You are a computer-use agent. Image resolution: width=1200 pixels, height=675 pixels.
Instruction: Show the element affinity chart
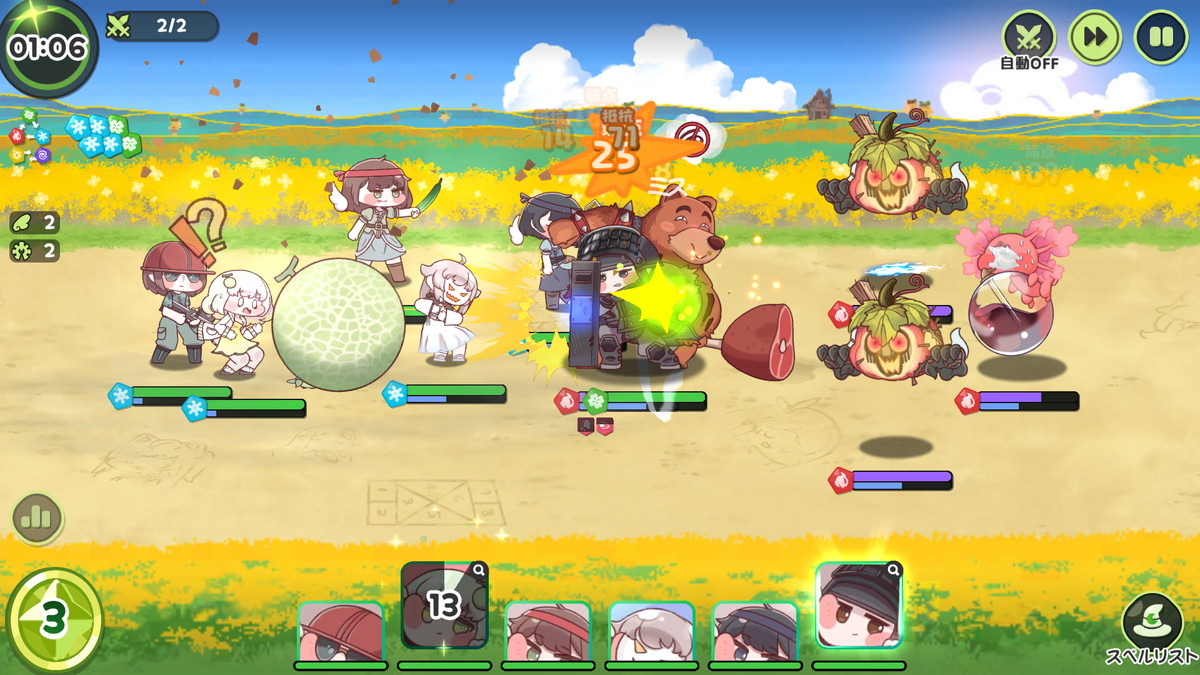pos(30,138)
